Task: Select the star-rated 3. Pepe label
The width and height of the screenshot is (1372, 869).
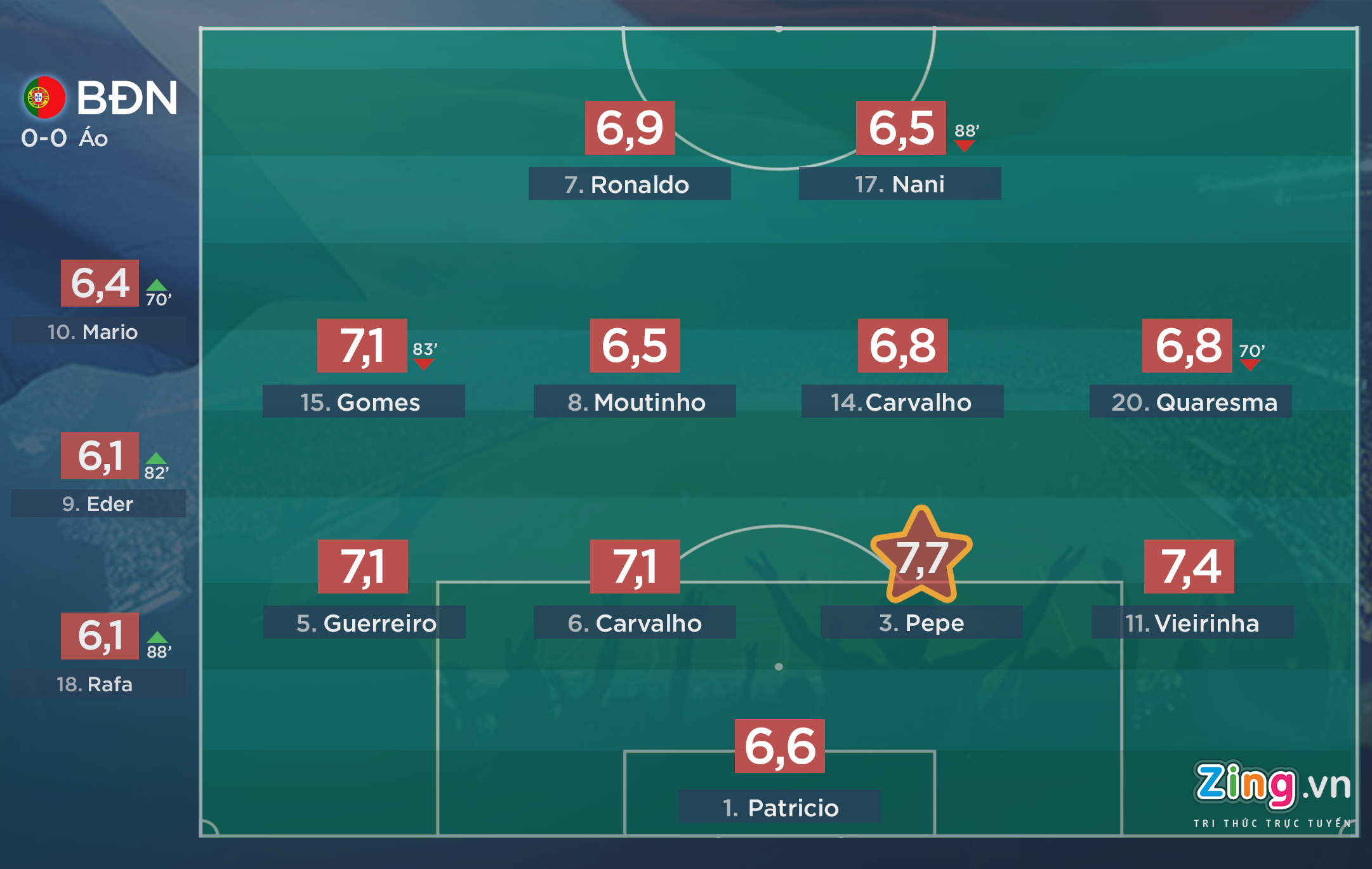Action: pyautogui.click(x=921, y=623)
